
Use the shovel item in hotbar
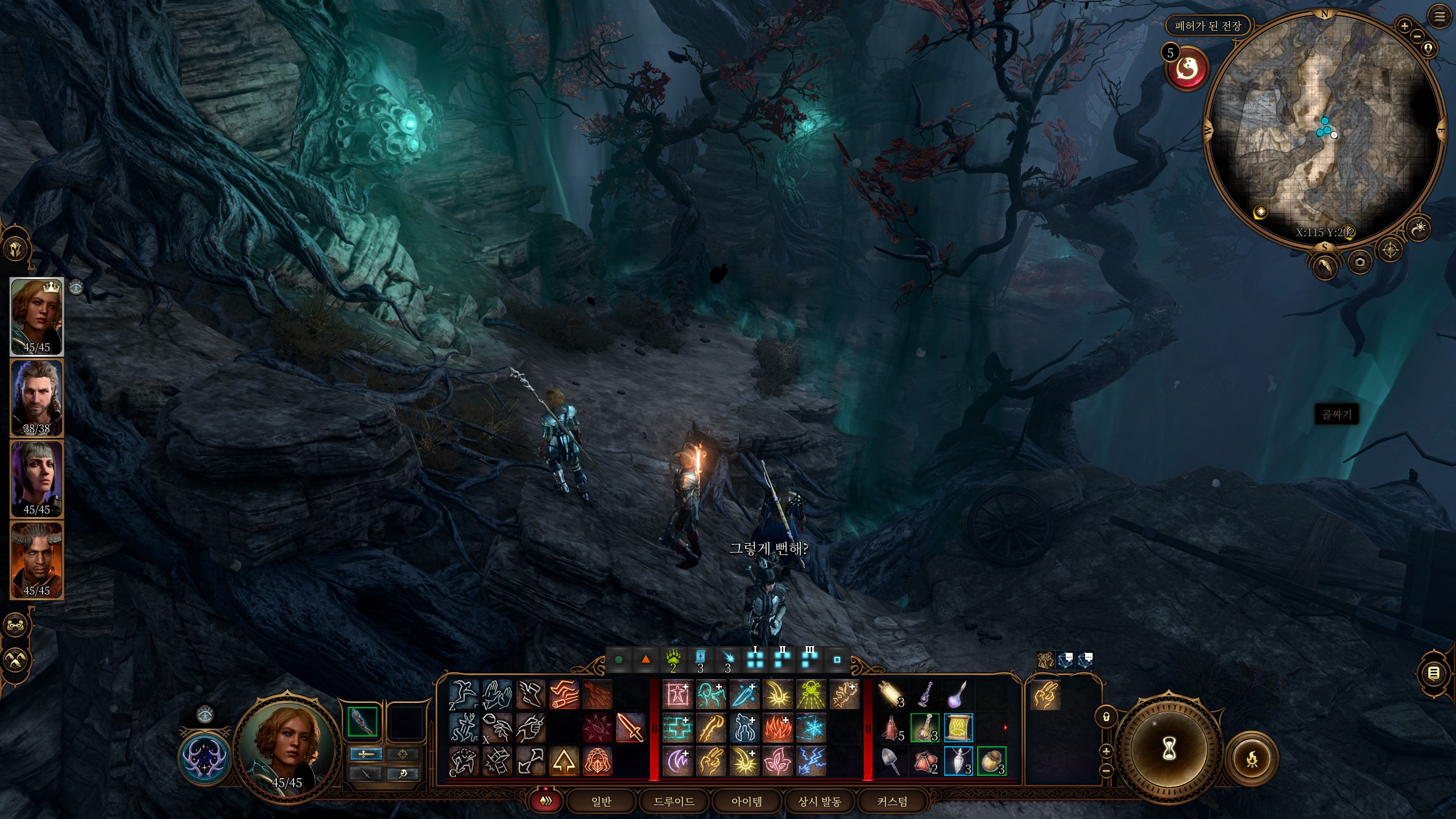point(891,761)
